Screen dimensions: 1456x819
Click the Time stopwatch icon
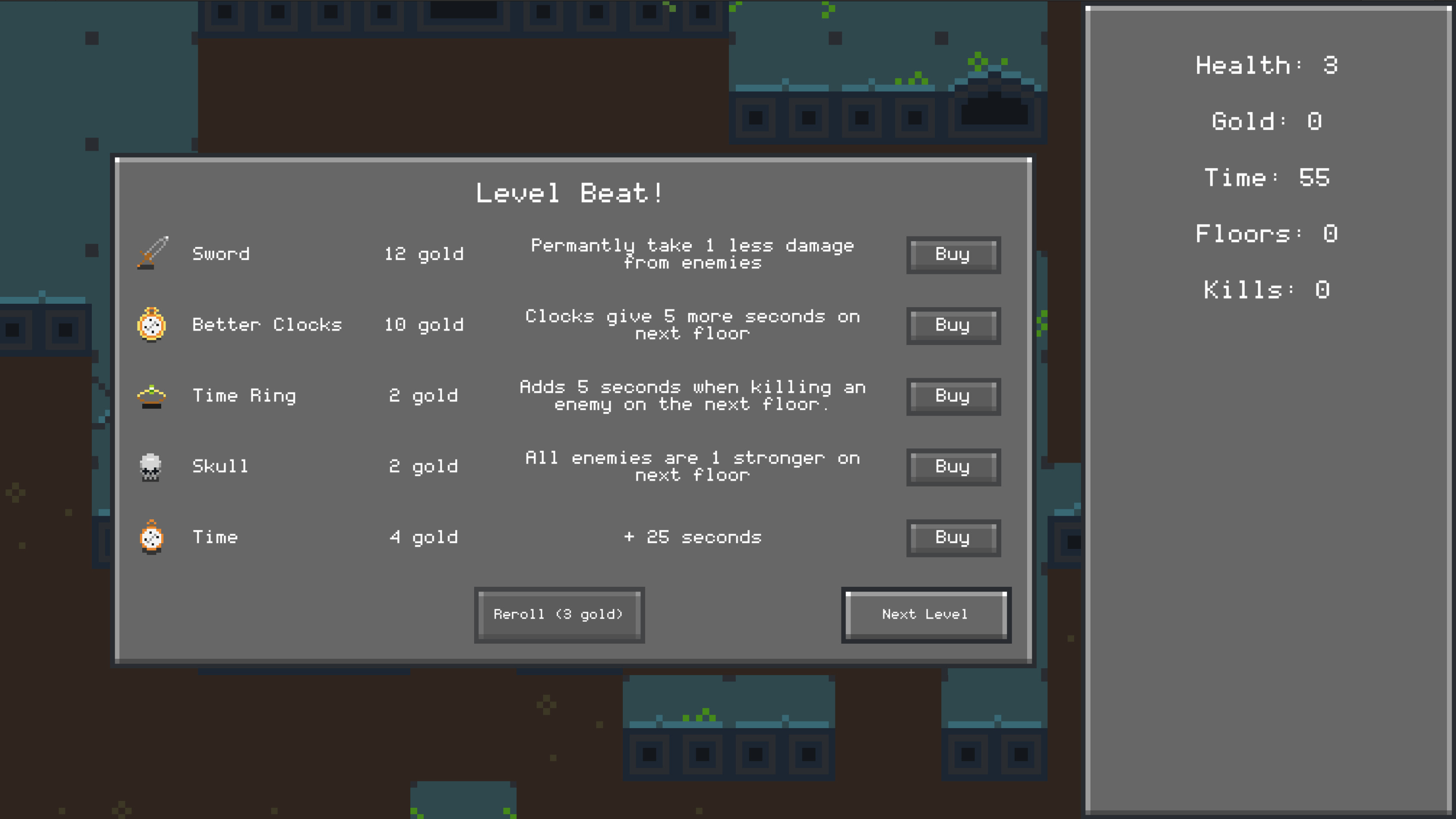coord(151,537)
